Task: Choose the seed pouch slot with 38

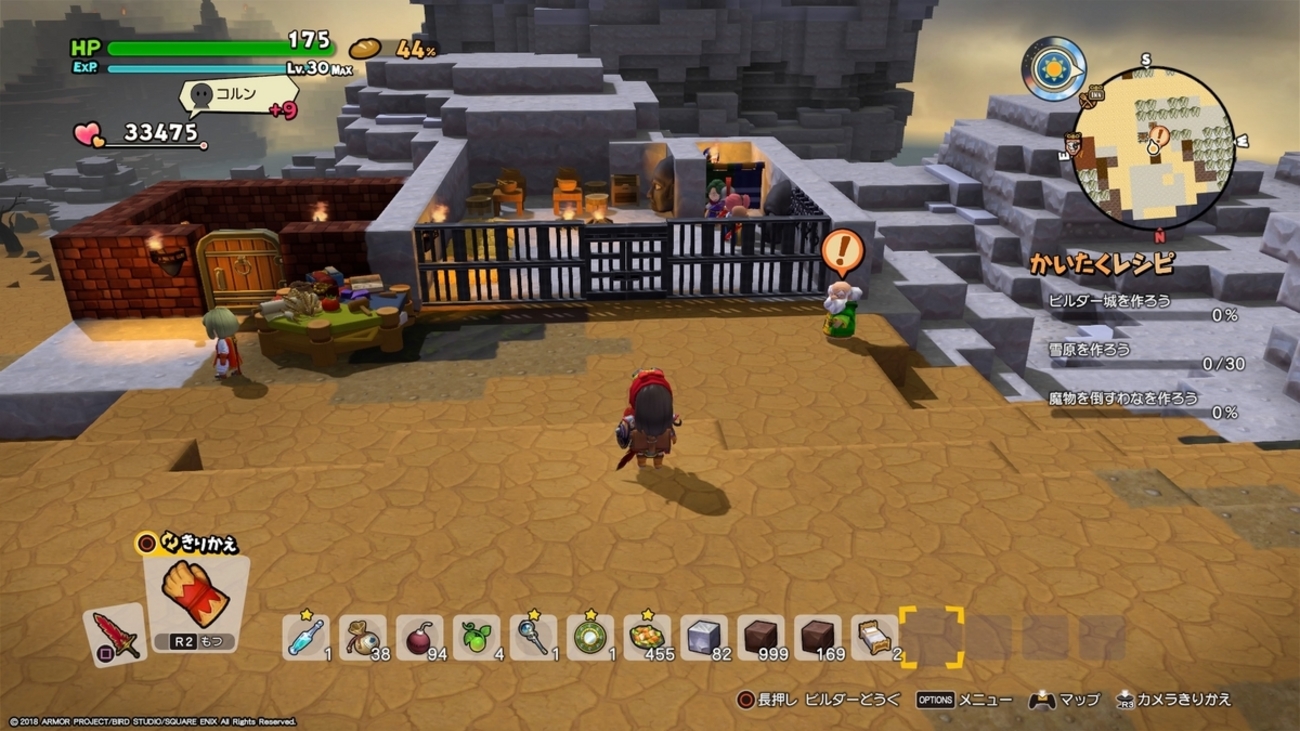Action: click(x=362, y=637)
